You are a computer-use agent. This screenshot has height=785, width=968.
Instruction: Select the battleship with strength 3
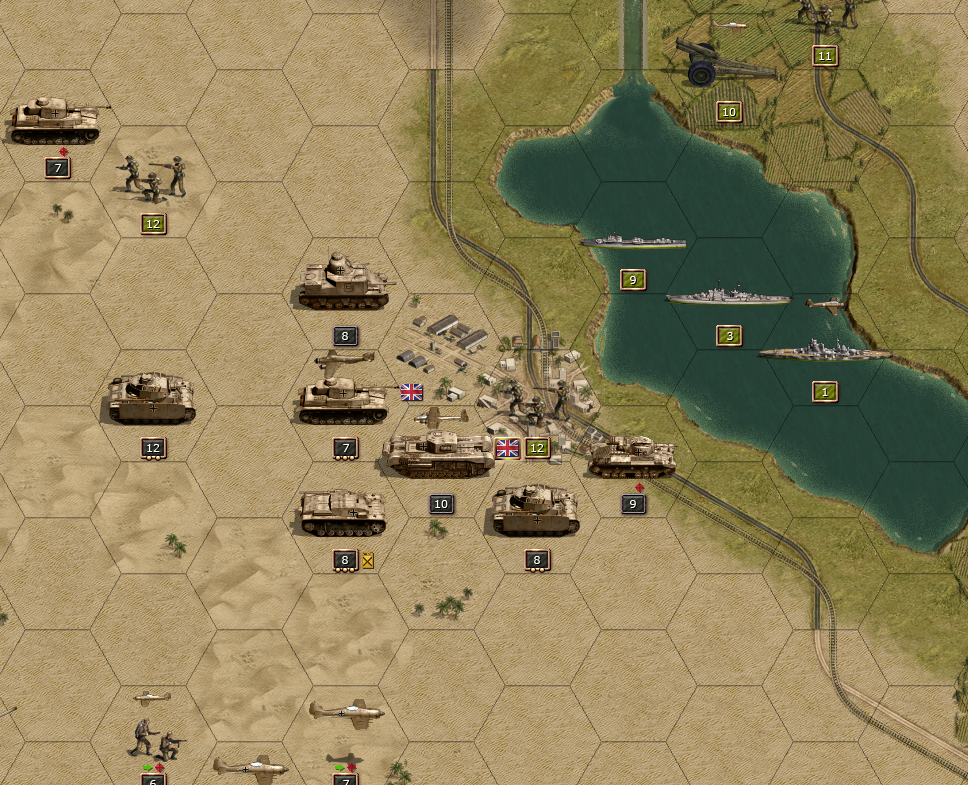point(728,298)
